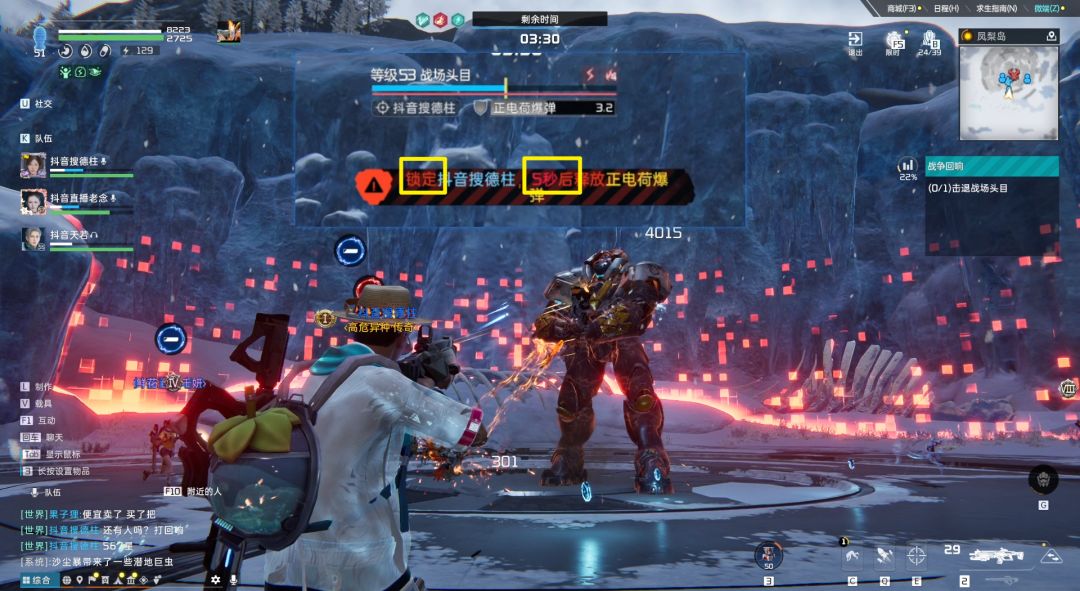Open the 战争回响 objective tracker header
This screenshot has height=591, width=1080.
click(992, 166)
